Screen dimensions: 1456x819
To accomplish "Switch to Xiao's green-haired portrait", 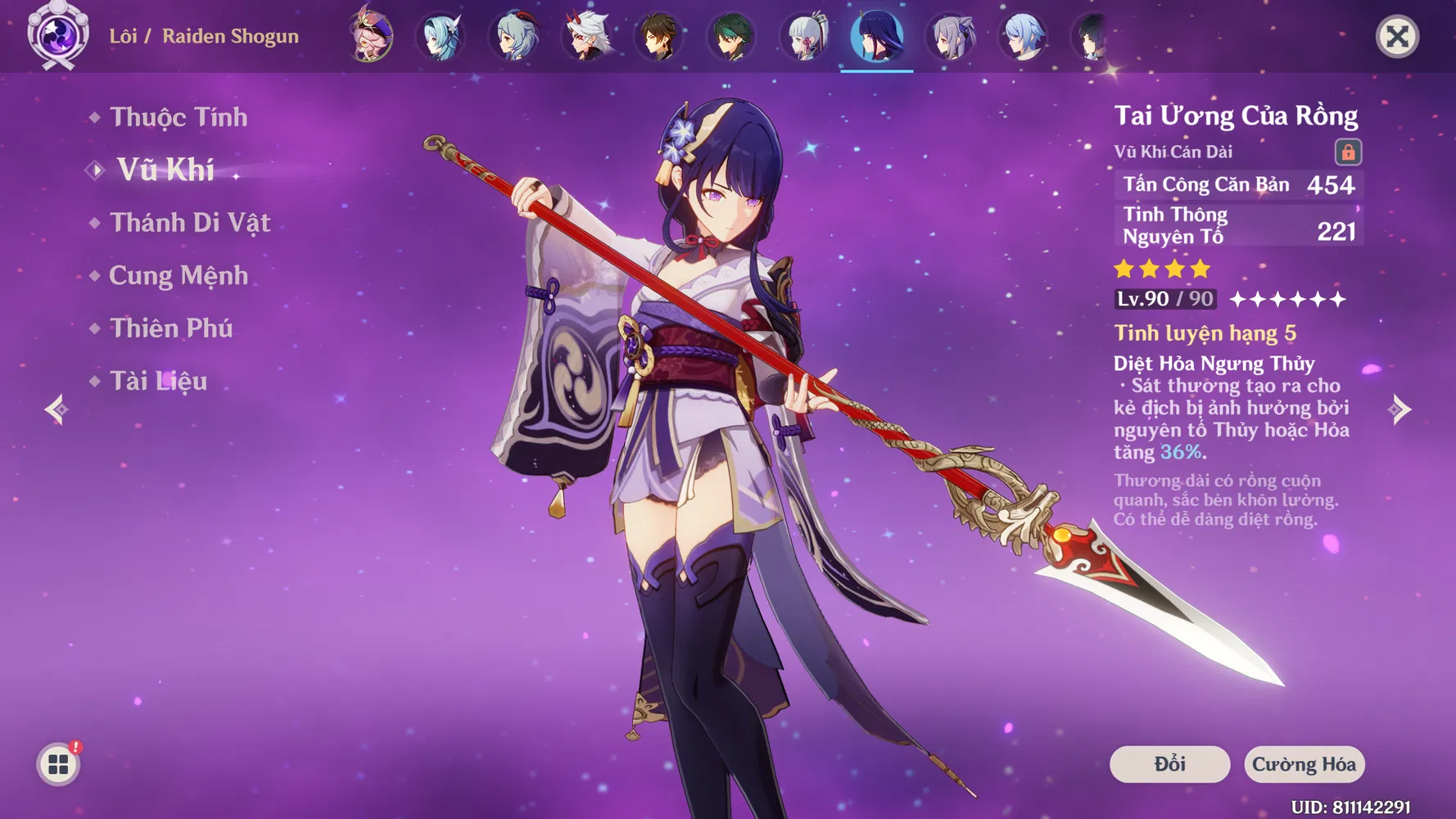I will [731, 37].
